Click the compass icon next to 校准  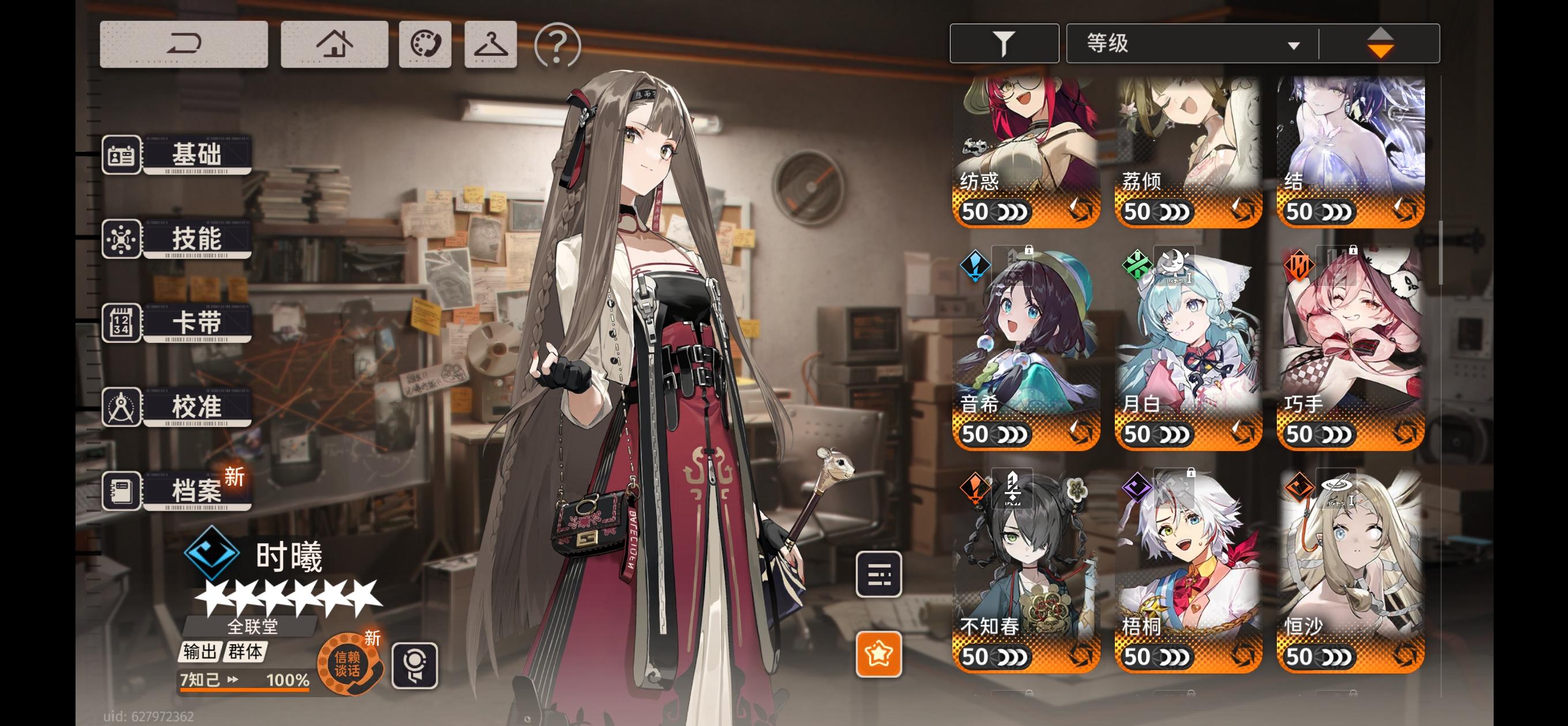point(120,407)
